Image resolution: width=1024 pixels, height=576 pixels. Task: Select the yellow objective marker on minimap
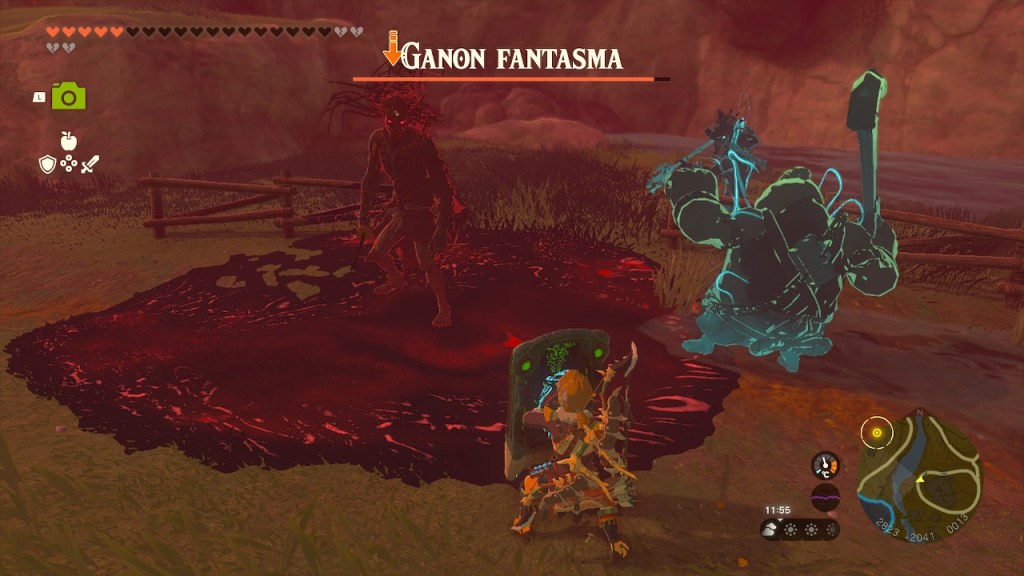877,433
